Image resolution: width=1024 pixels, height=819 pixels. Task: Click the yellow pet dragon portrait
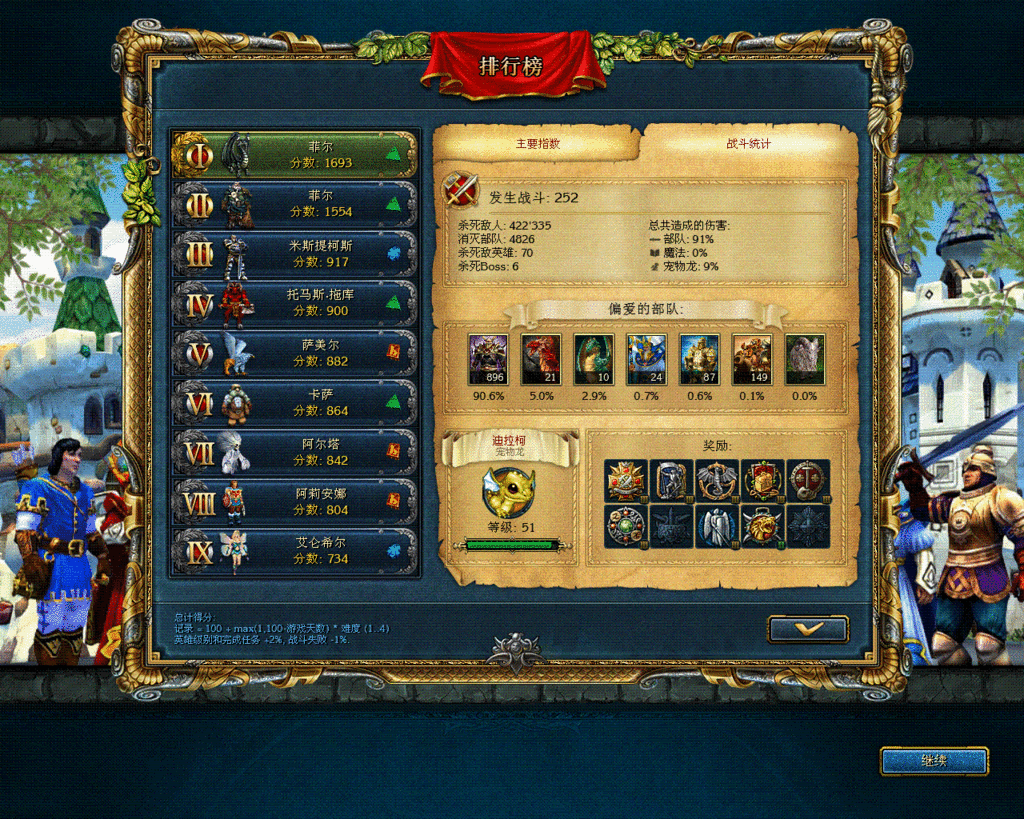(x=510, y=492)
